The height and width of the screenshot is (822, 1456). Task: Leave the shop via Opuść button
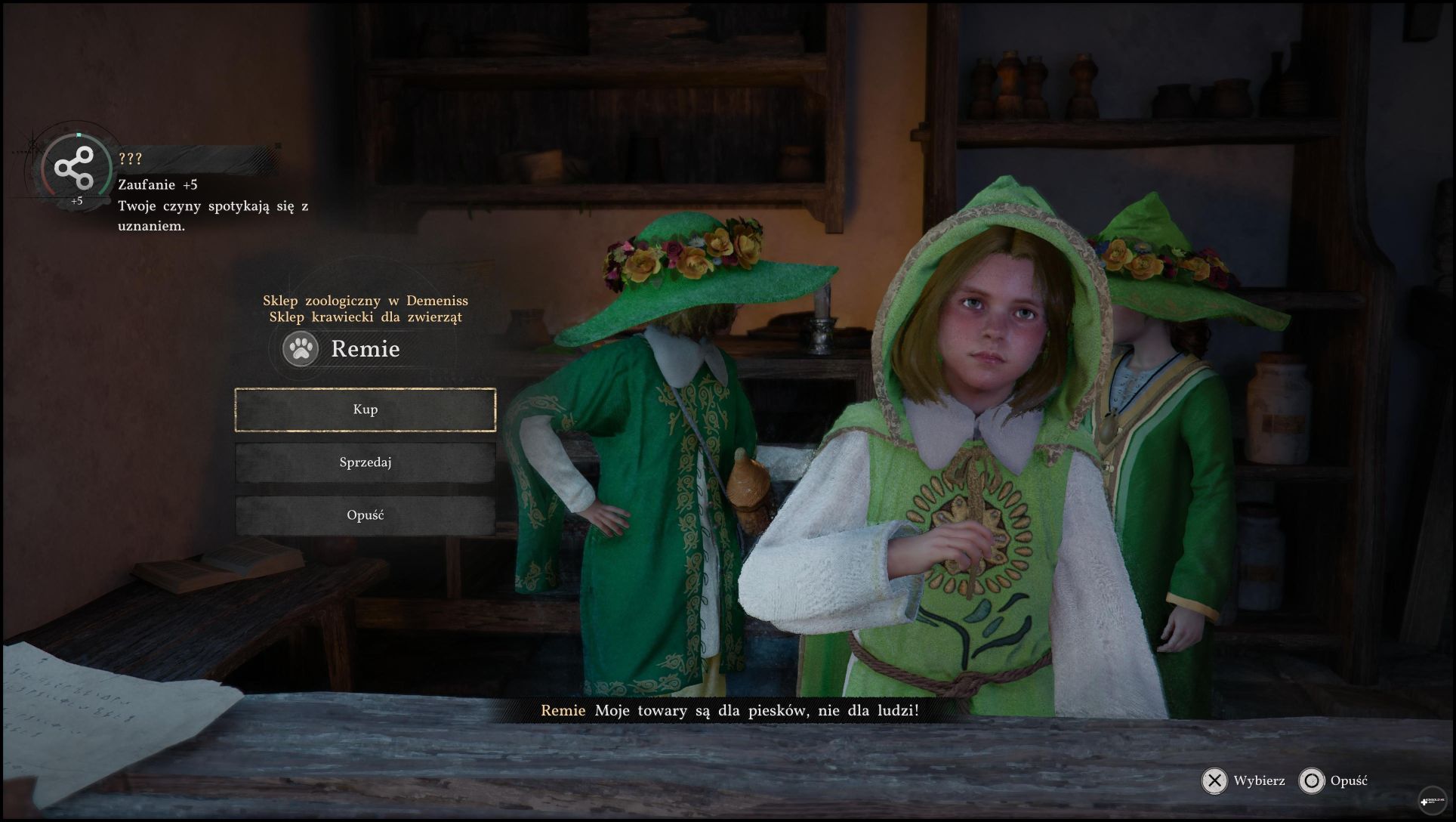365,515
